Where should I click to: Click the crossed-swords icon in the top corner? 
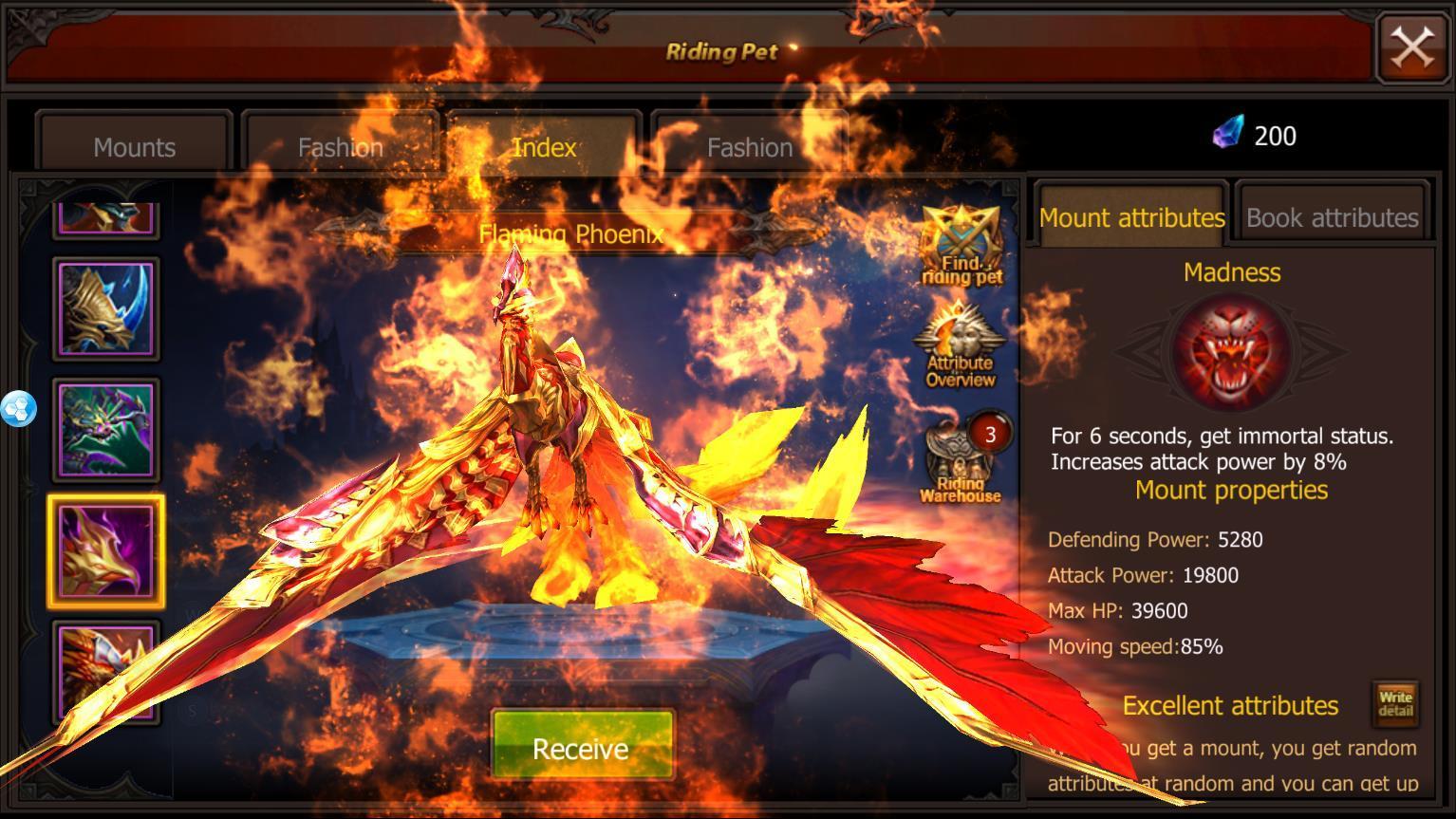(x=1411, y=47)
